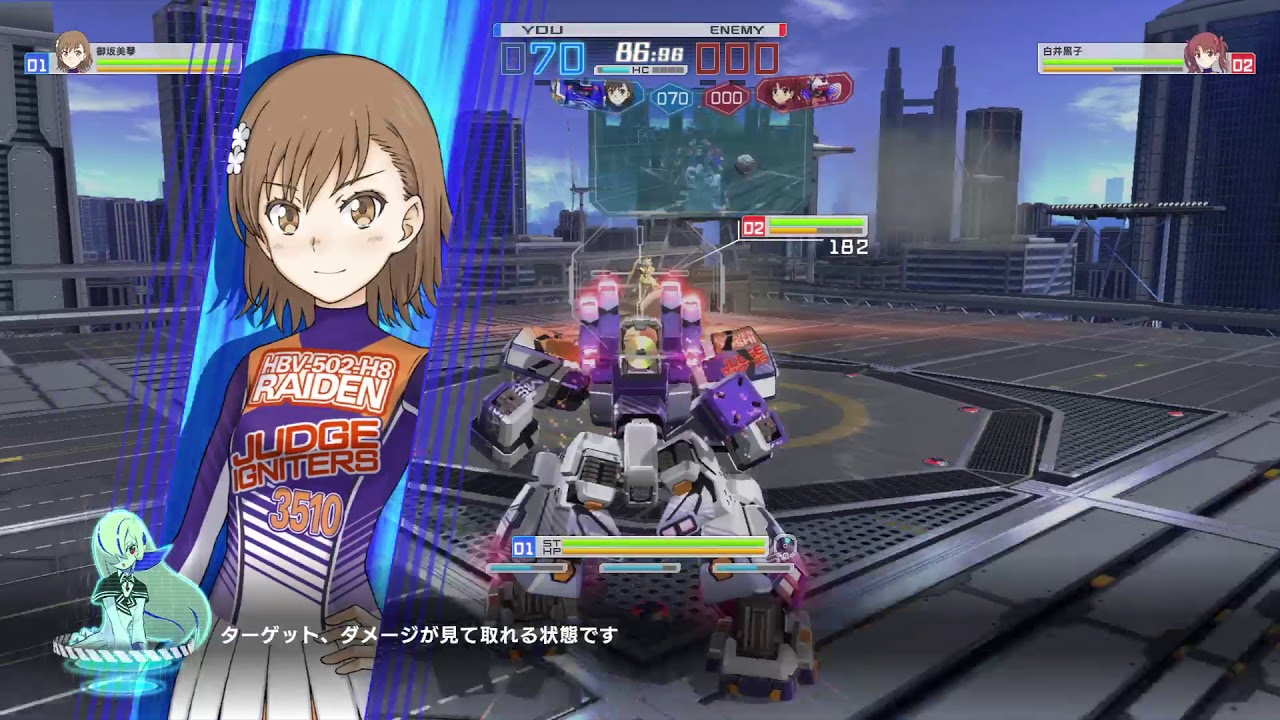This screenshot has width=1280, height=720.
Task: Toggle the HC gauge indicator
Action: (x=641, y=68)
